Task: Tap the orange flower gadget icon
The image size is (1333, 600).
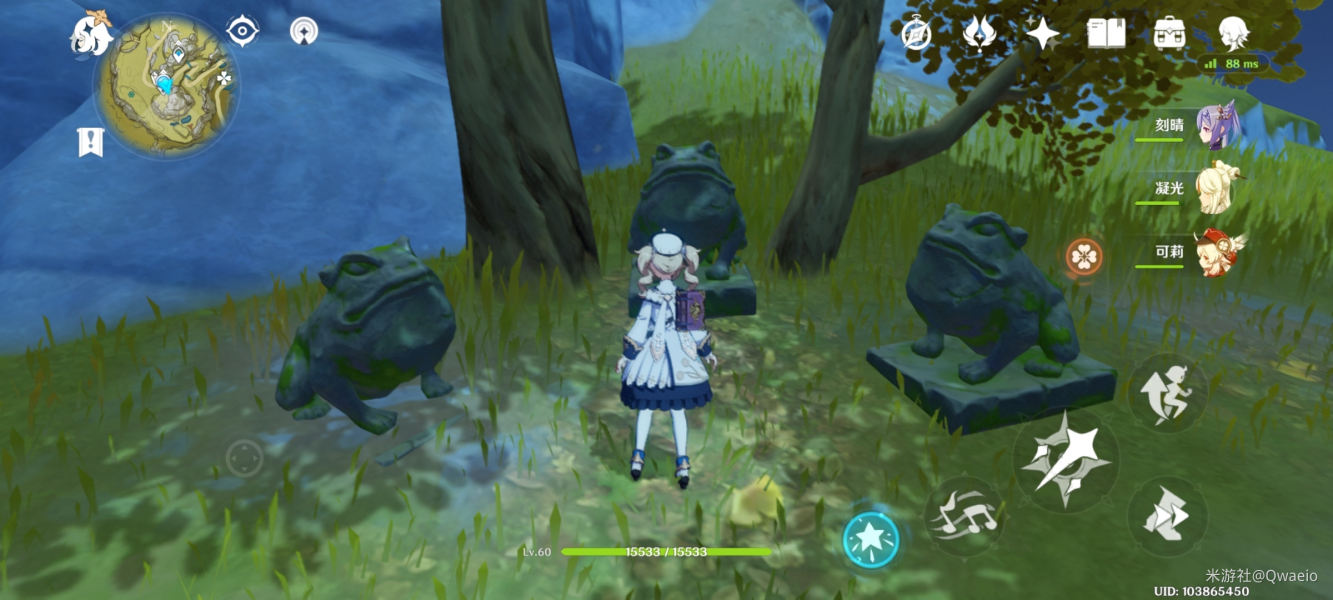Action: (1082, 257)
